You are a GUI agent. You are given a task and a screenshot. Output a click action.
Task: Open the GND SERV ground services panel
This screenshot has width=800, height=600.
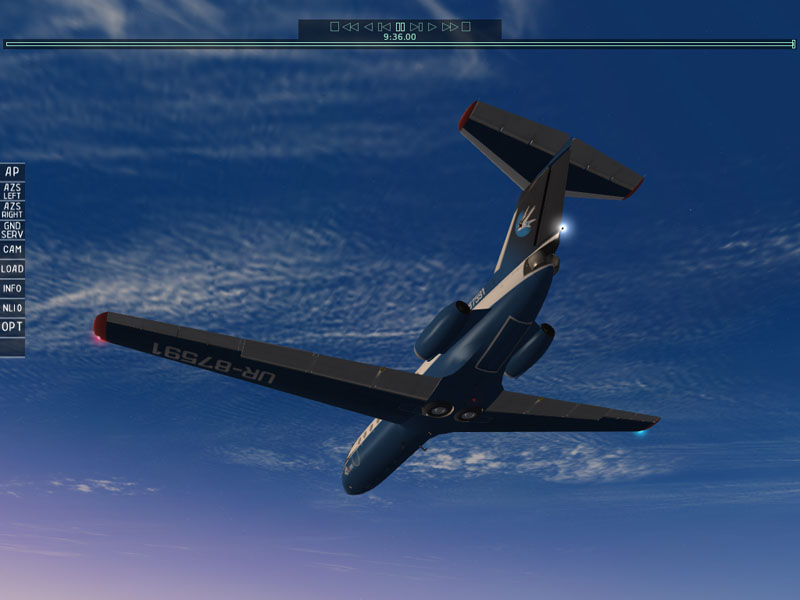coord(12,230)
